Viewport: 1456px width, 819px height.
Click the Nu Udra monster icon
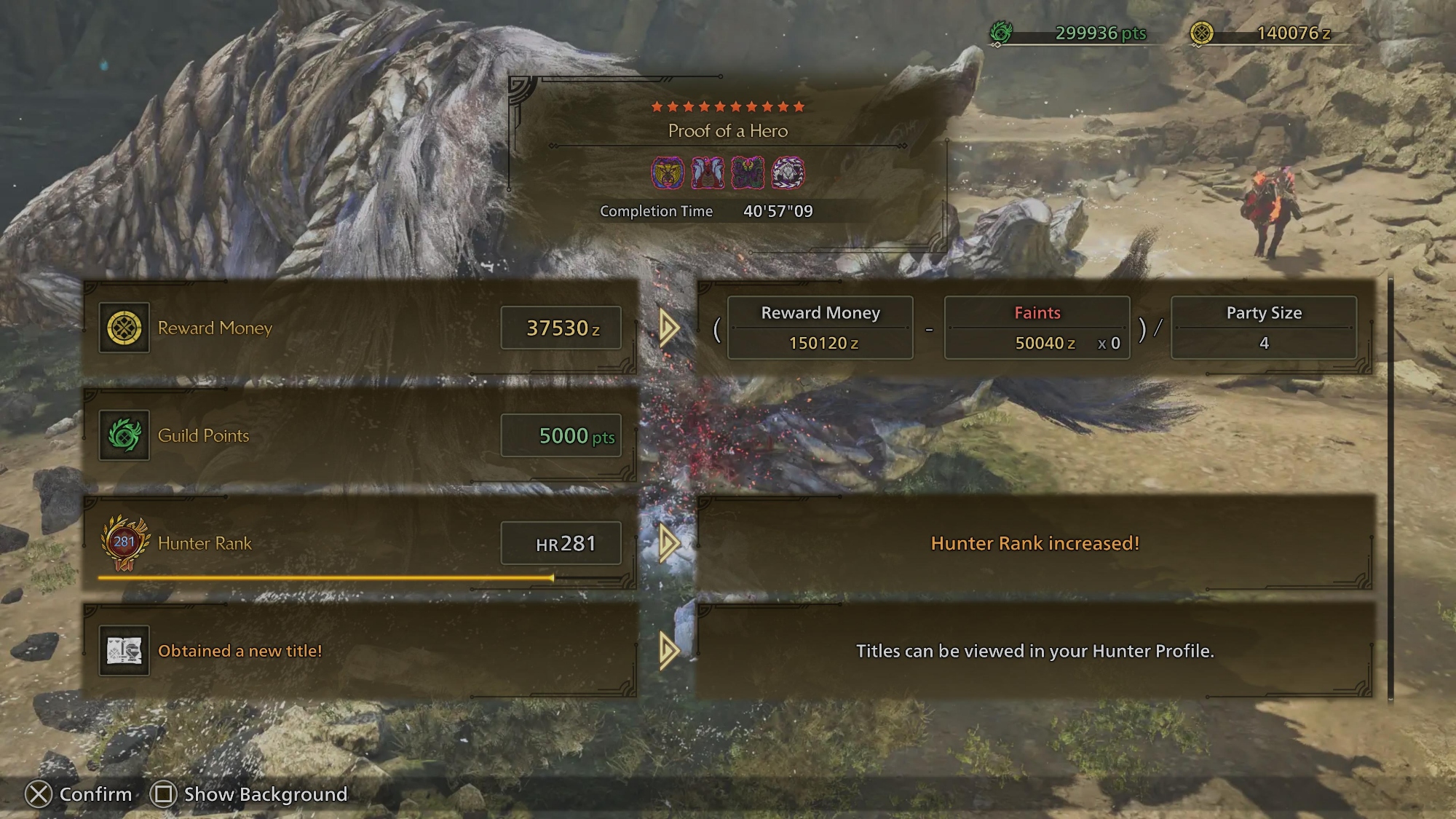pos(748,173)
